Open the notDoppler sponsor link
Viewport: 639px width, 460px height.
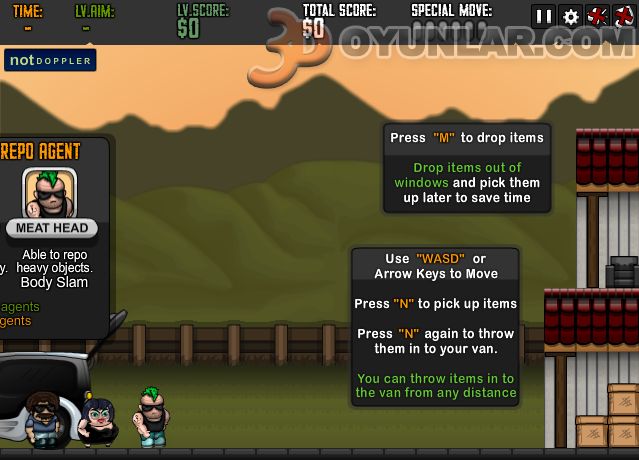50,60
